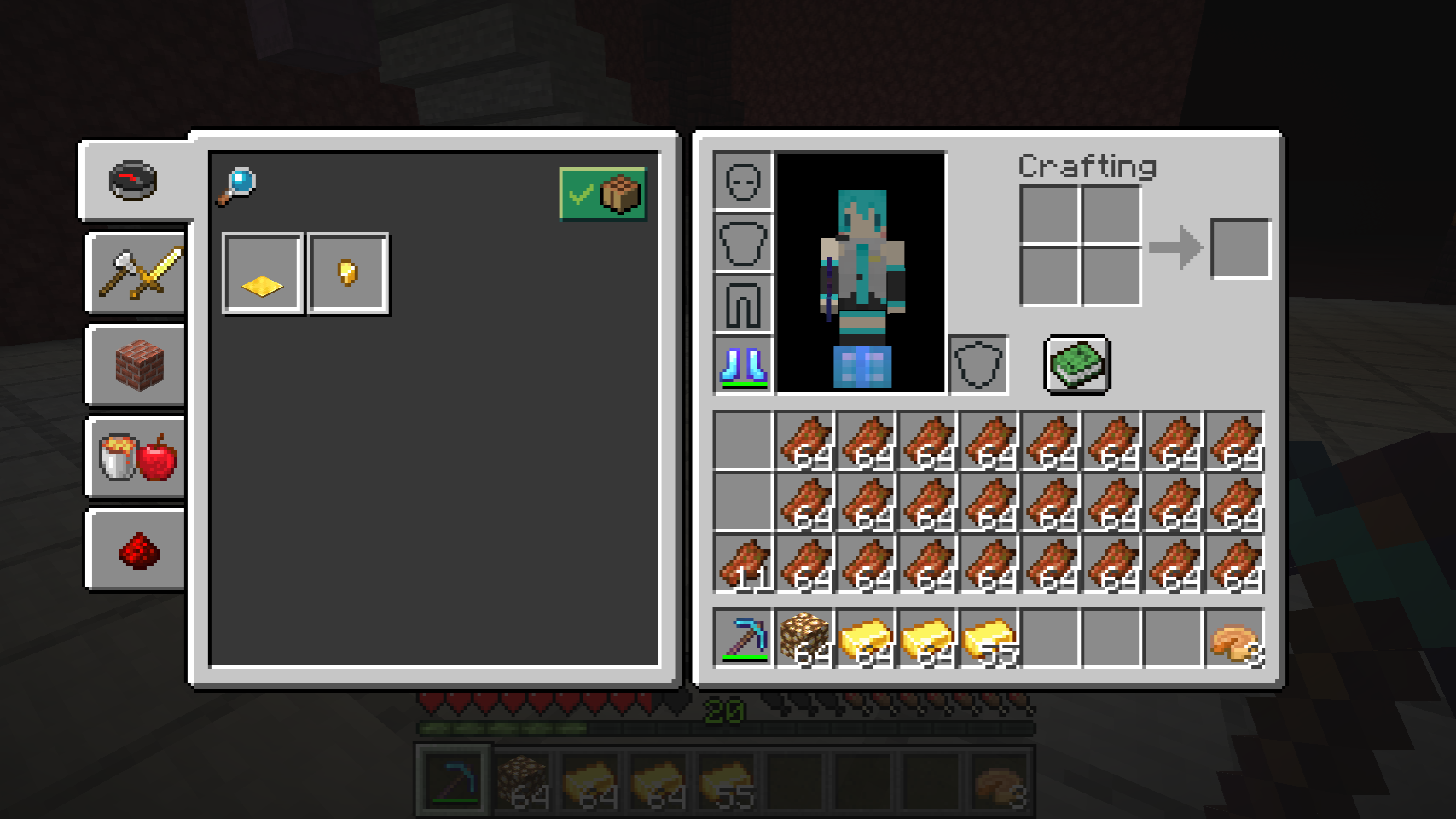The width and height of the screenshot is (1456, 819).
Task: Close the recipe book with the green book button
Action: 1077,364
